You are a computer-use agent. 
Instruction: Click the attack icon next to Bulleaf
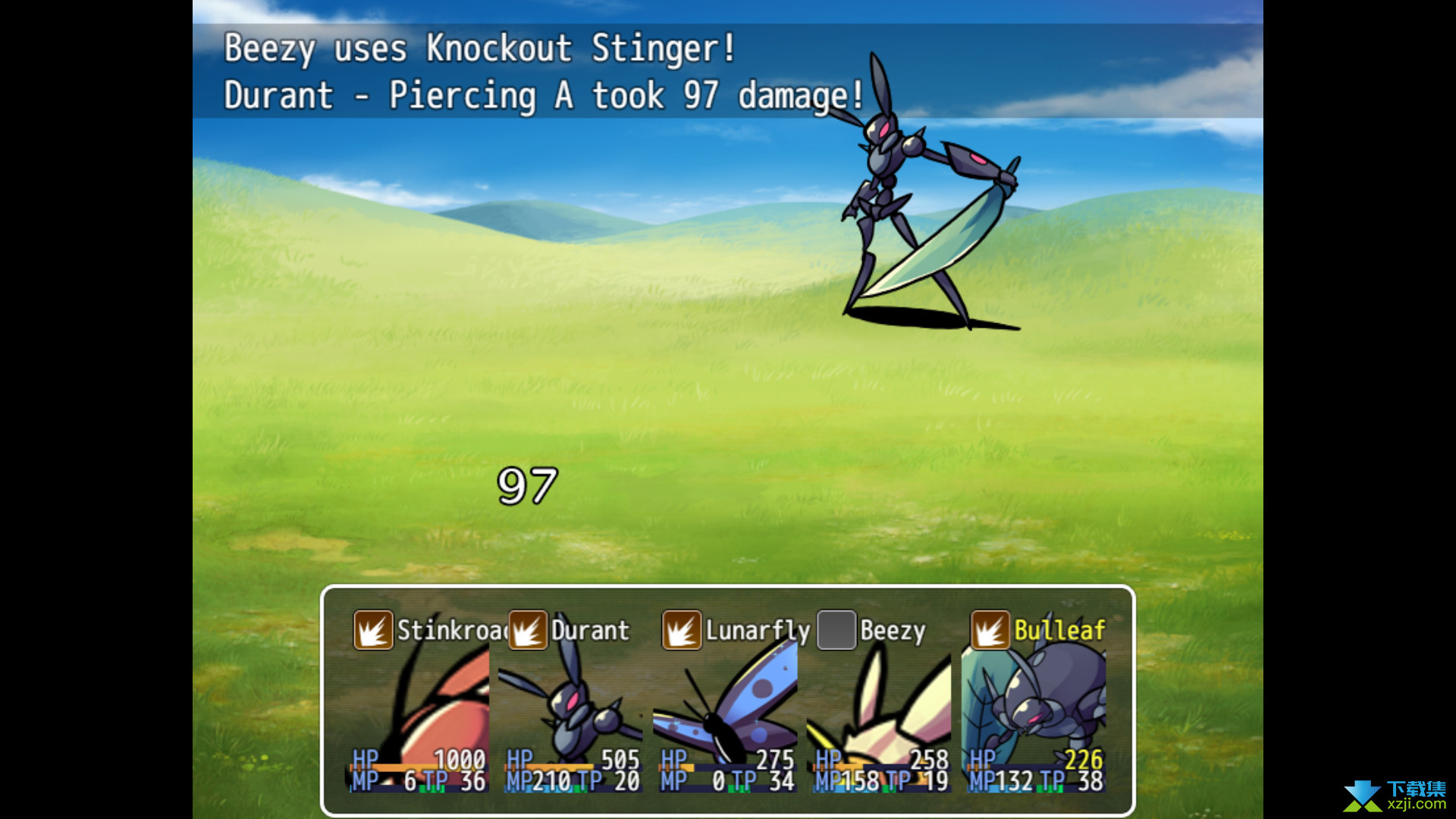pyautogui.click(x=990, y=630)
